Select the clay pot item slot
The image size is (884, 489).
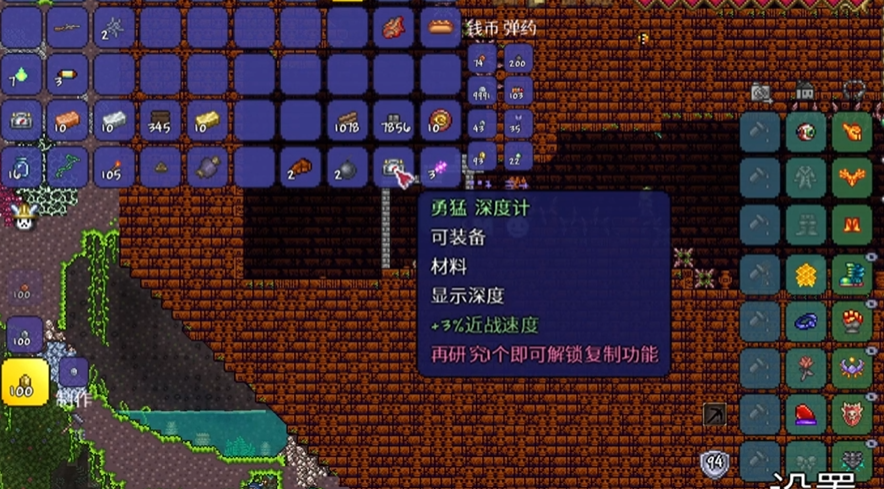[207, 167]
